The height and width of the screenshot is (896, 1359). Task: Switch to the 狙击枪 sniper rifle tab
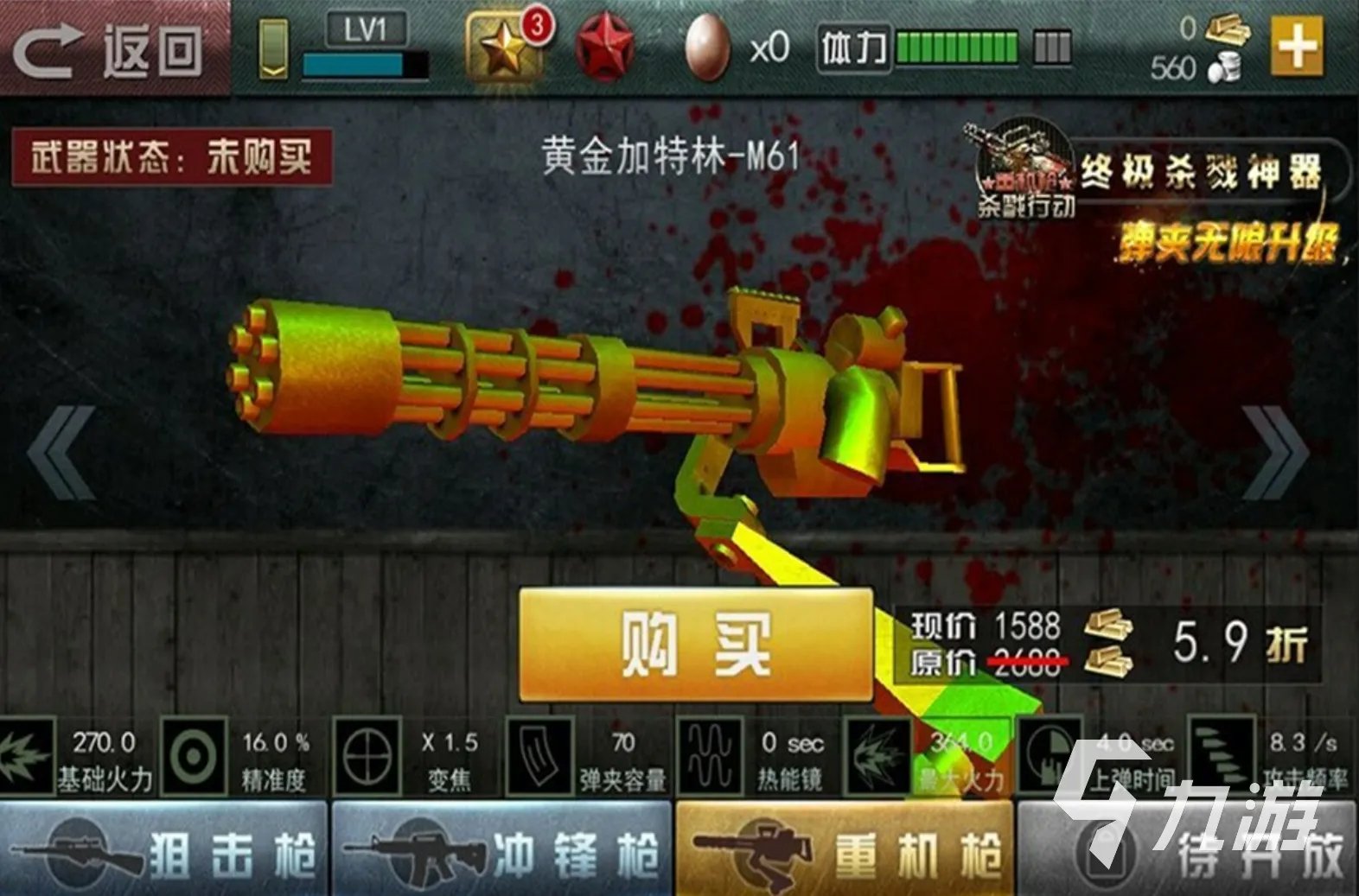point(164,851)
